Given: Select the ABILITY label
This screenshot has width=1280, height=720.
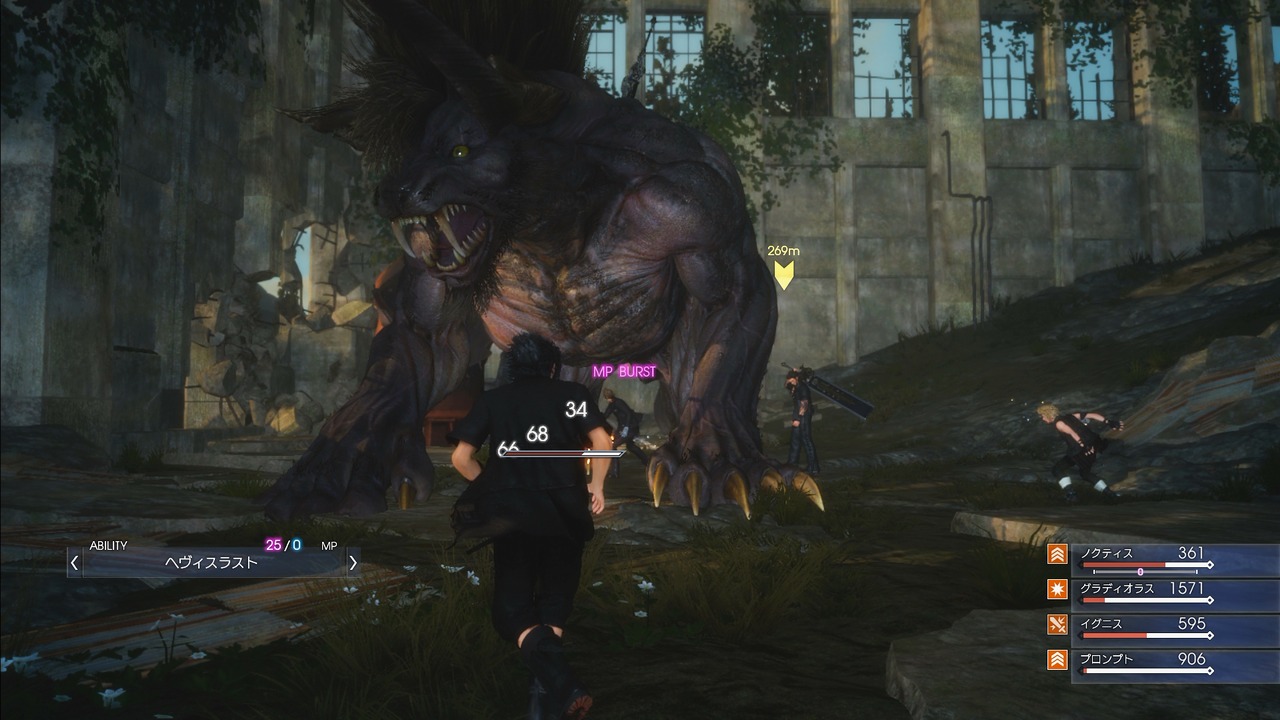Looking at the screenshot, I should pos(109,544).
